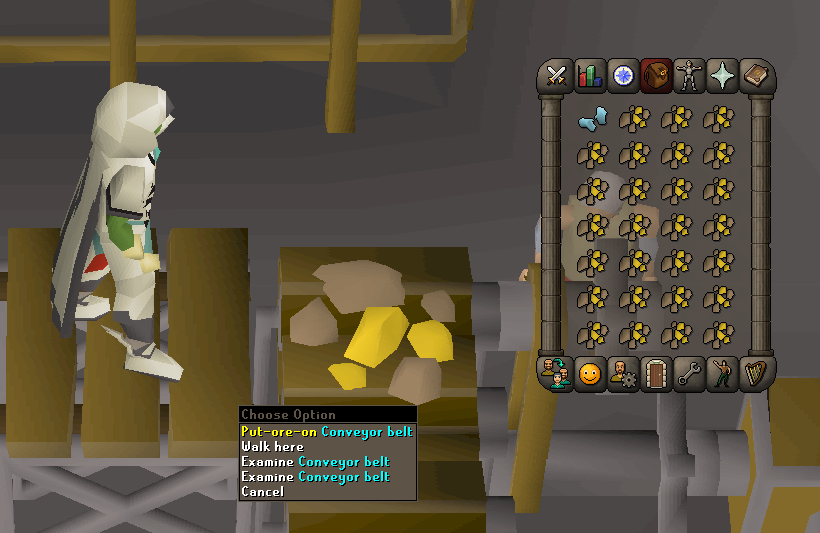Open the Music Player harp tab
The height and width of the screenshot is (533, 820).
[x=757, y=374]
